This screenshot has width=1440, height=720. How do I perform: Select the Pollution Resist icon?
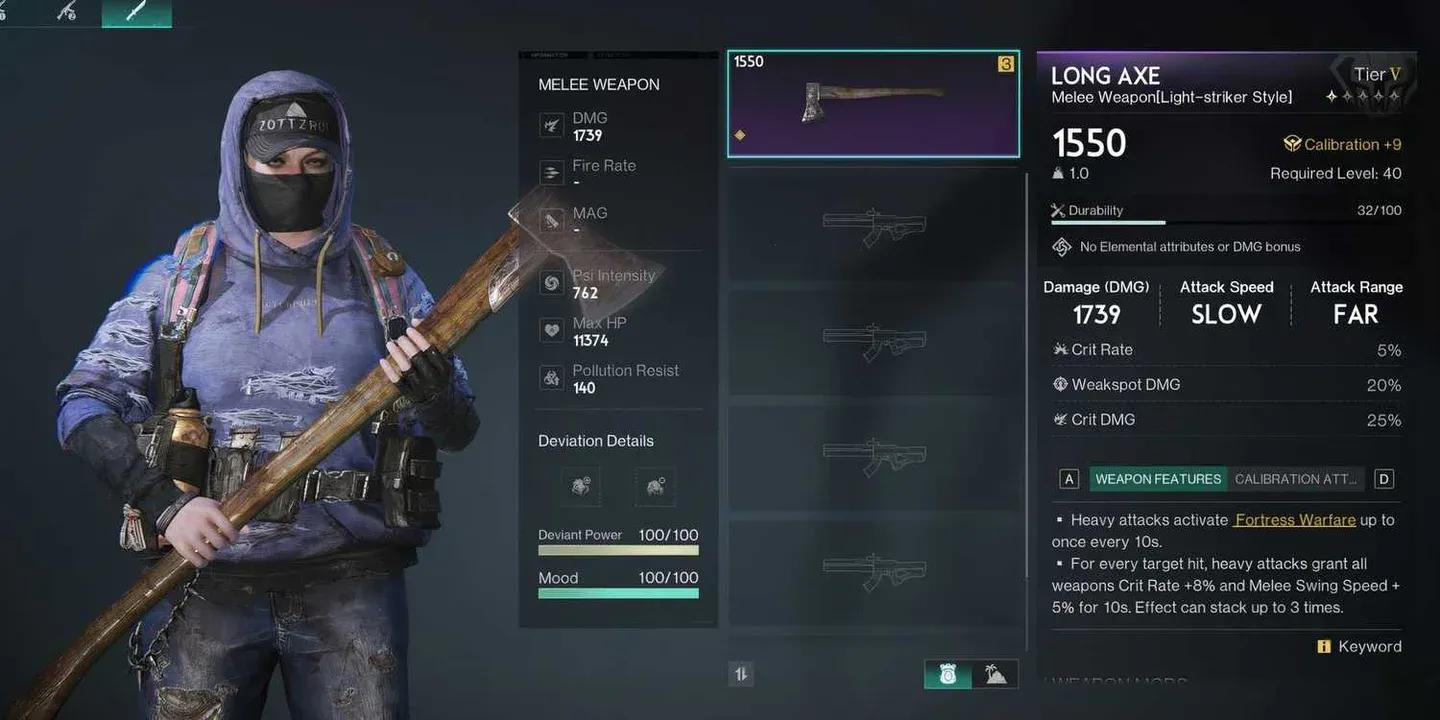[x=552, y=377]
